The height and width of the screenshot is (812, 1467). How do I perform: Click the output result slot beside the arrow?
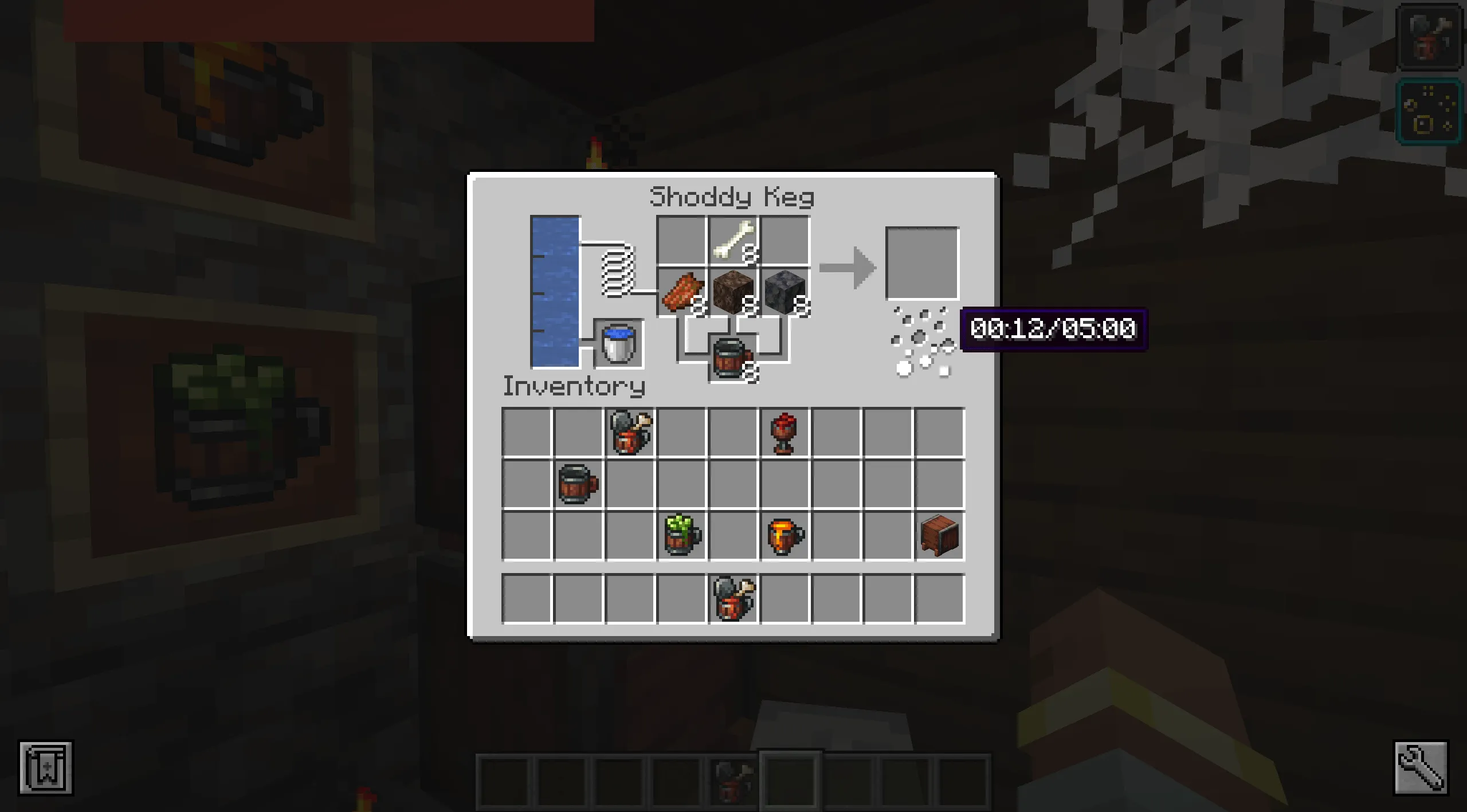coord(923,264)
